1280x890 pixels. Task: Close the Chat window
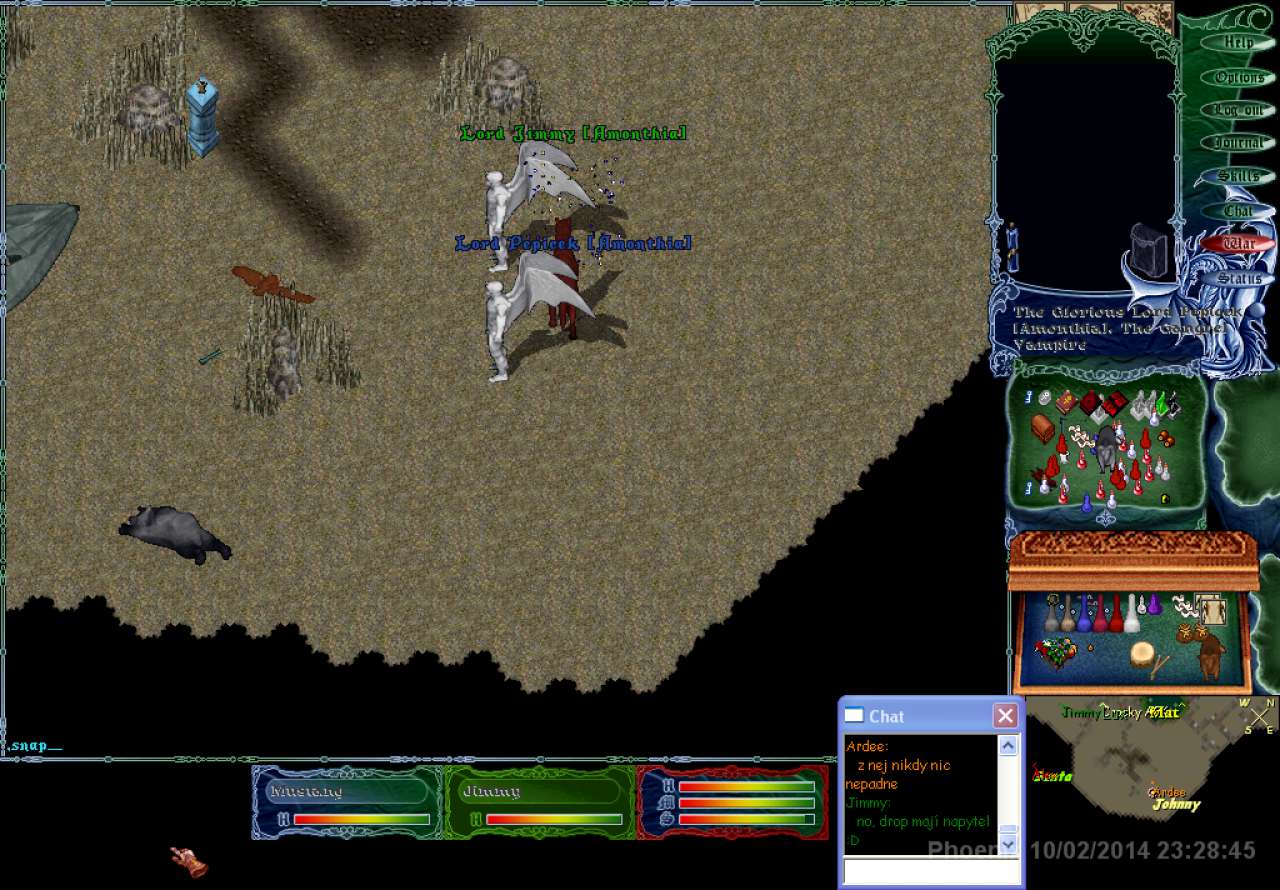tap(1005, 716)
